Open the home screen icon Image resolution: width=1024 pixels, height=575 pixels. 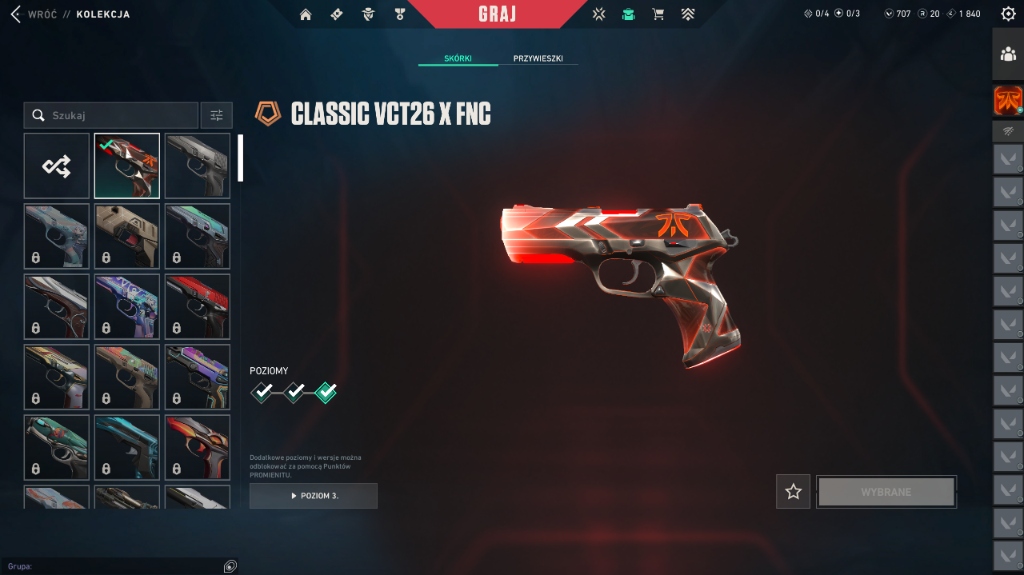tap(306, 14)
